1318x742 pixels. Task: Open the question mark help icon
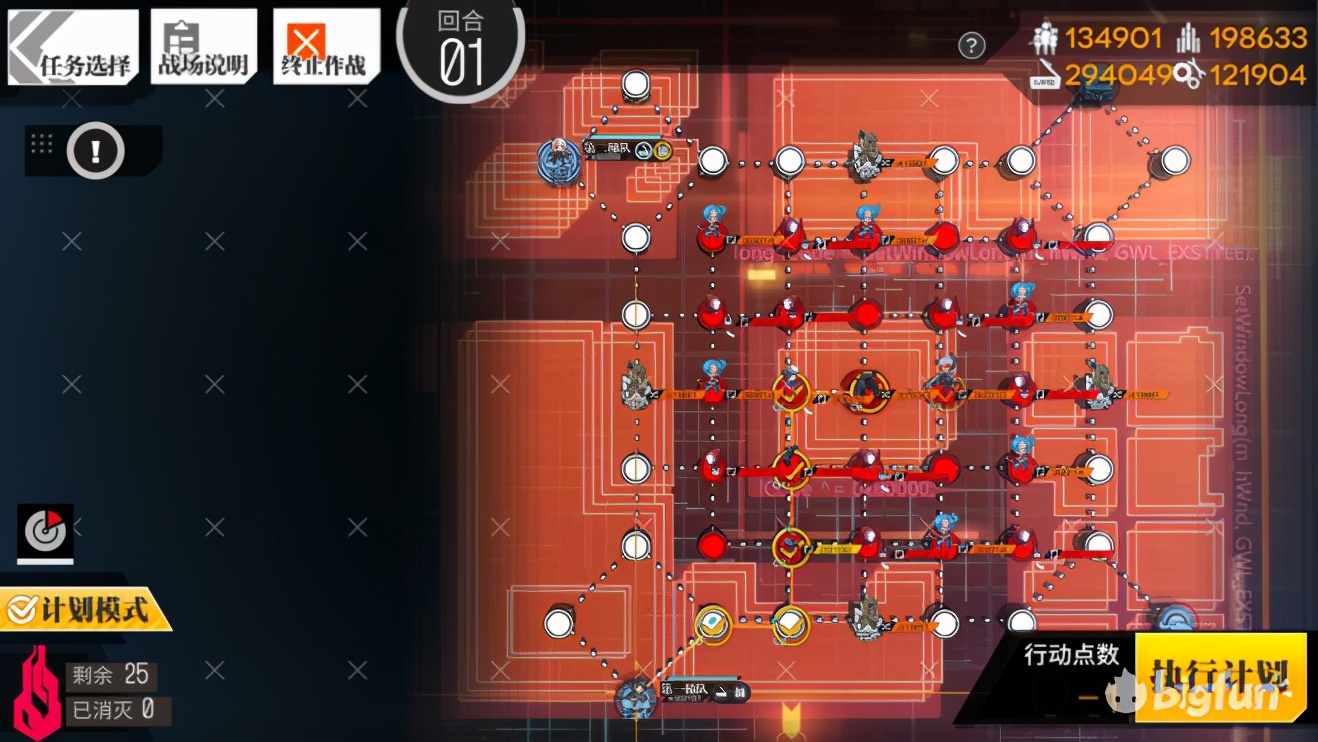971,45
